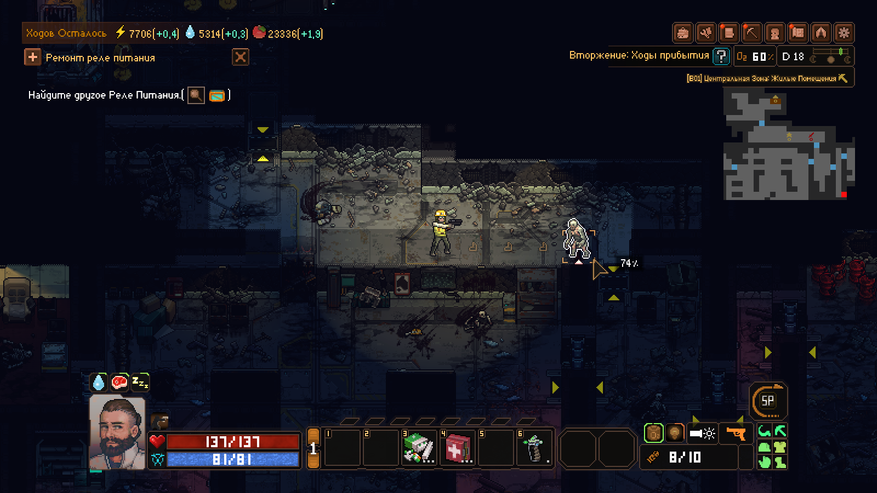
Task: Click the minimap
Action: (x=789, y=143)
